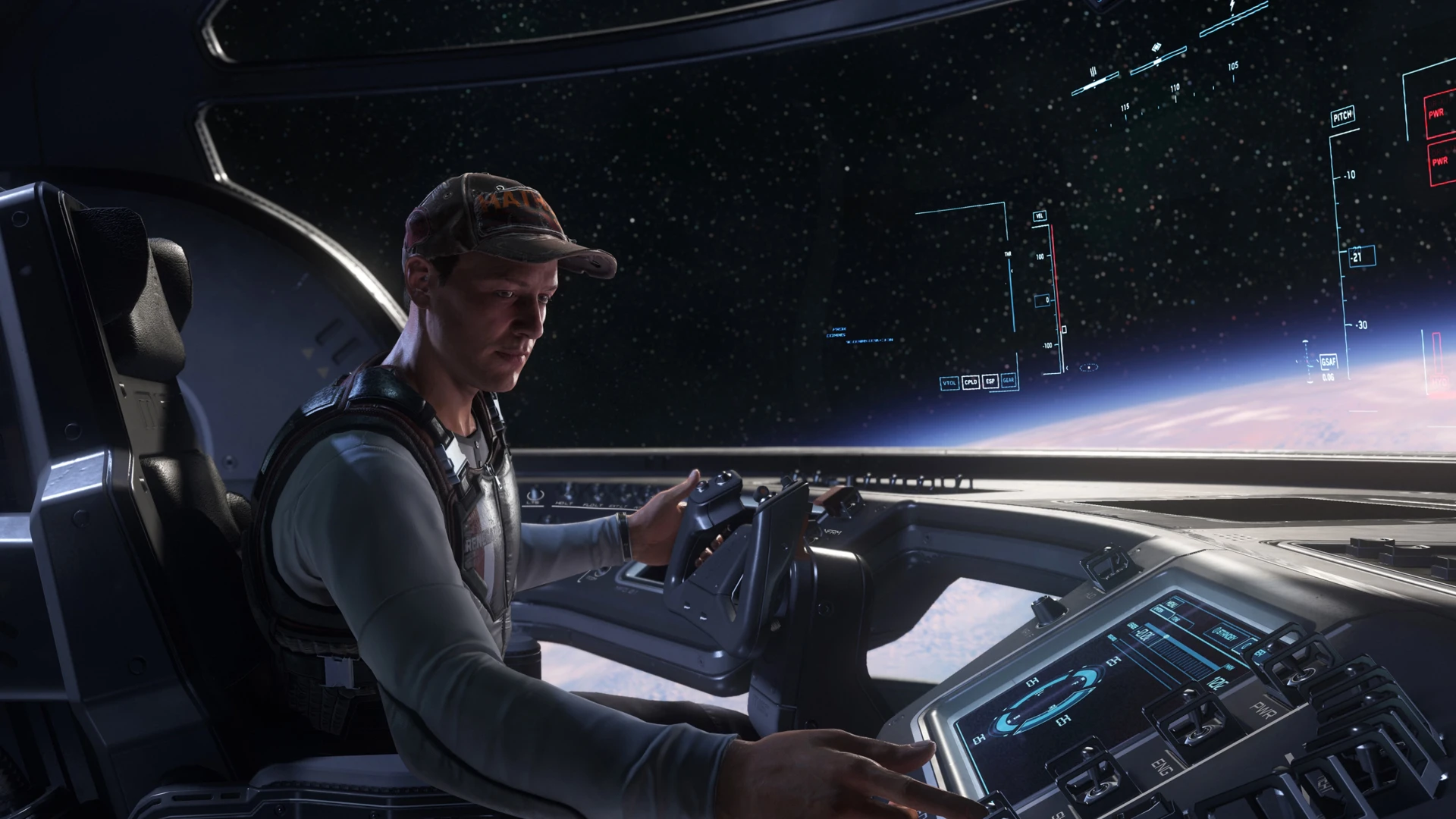The height and width of the screenshot is (819, 1456).
Task: Select the VTOL mode icon on the HUD
Action: pos(949,383)
